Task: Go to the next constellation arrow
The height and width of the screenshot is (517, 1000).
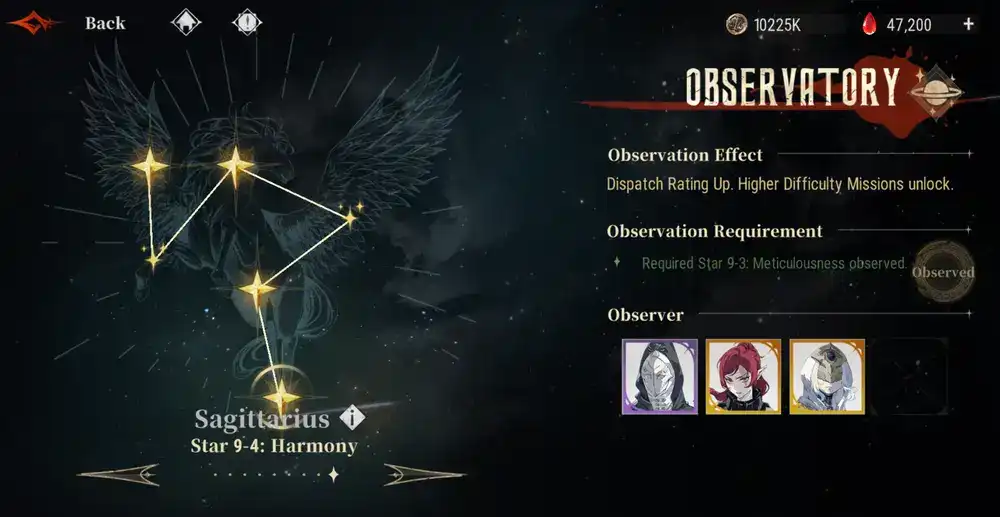Action: tap(422, 474)
